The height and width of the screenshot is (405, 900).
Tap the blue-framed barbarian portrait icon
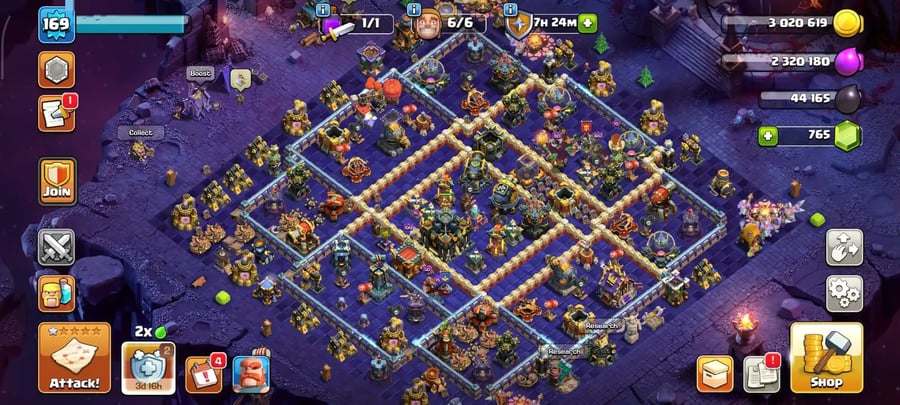[251, 373]
